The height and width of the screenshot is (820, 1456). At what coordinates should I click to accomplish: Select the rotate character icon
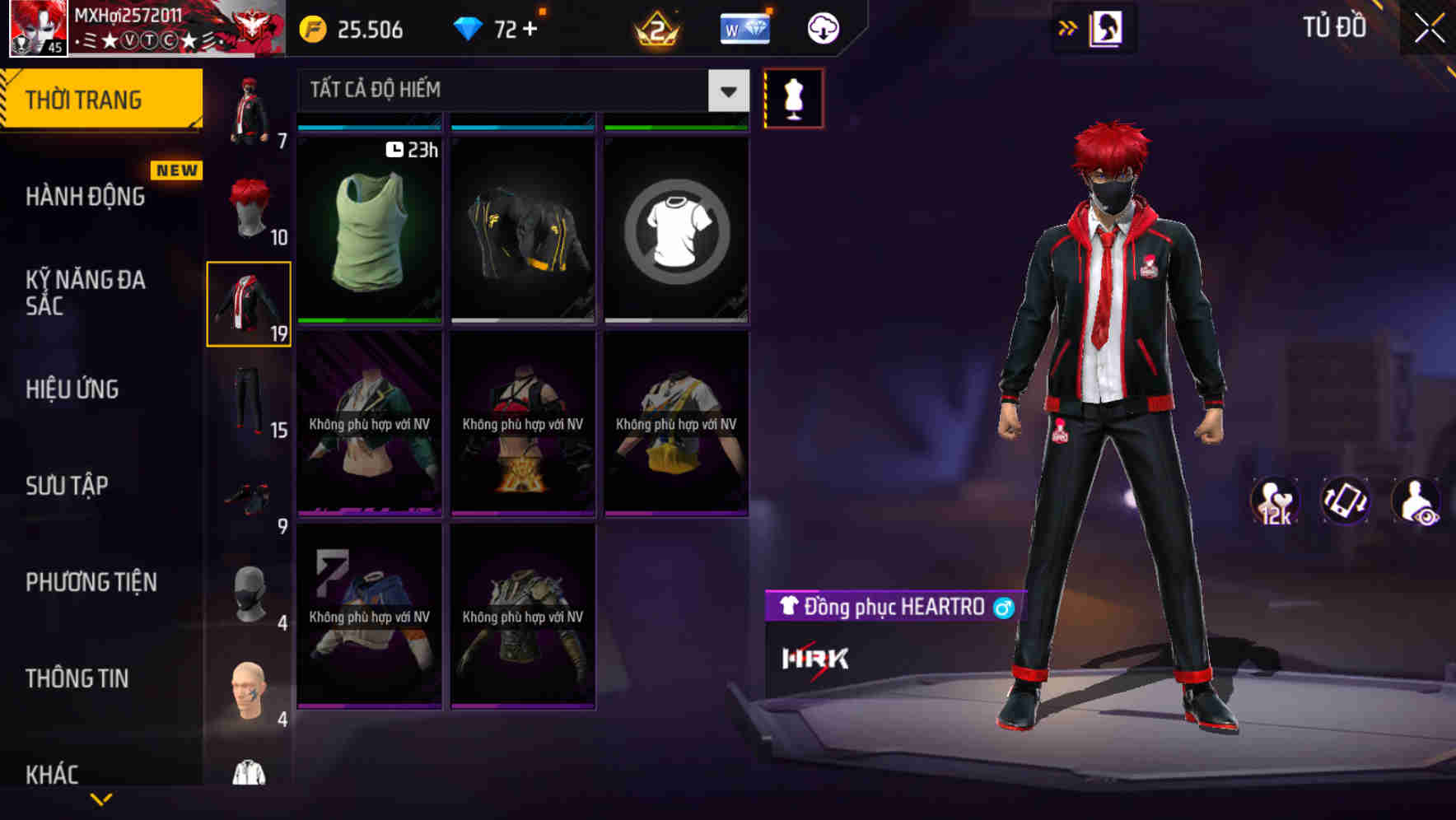(1345, 501)
